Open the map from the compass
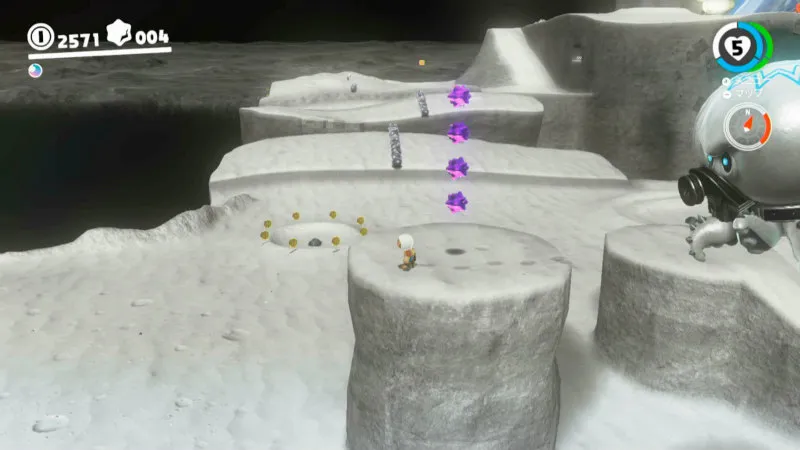This screenshot has height=450, width=800. pos(752,125)
